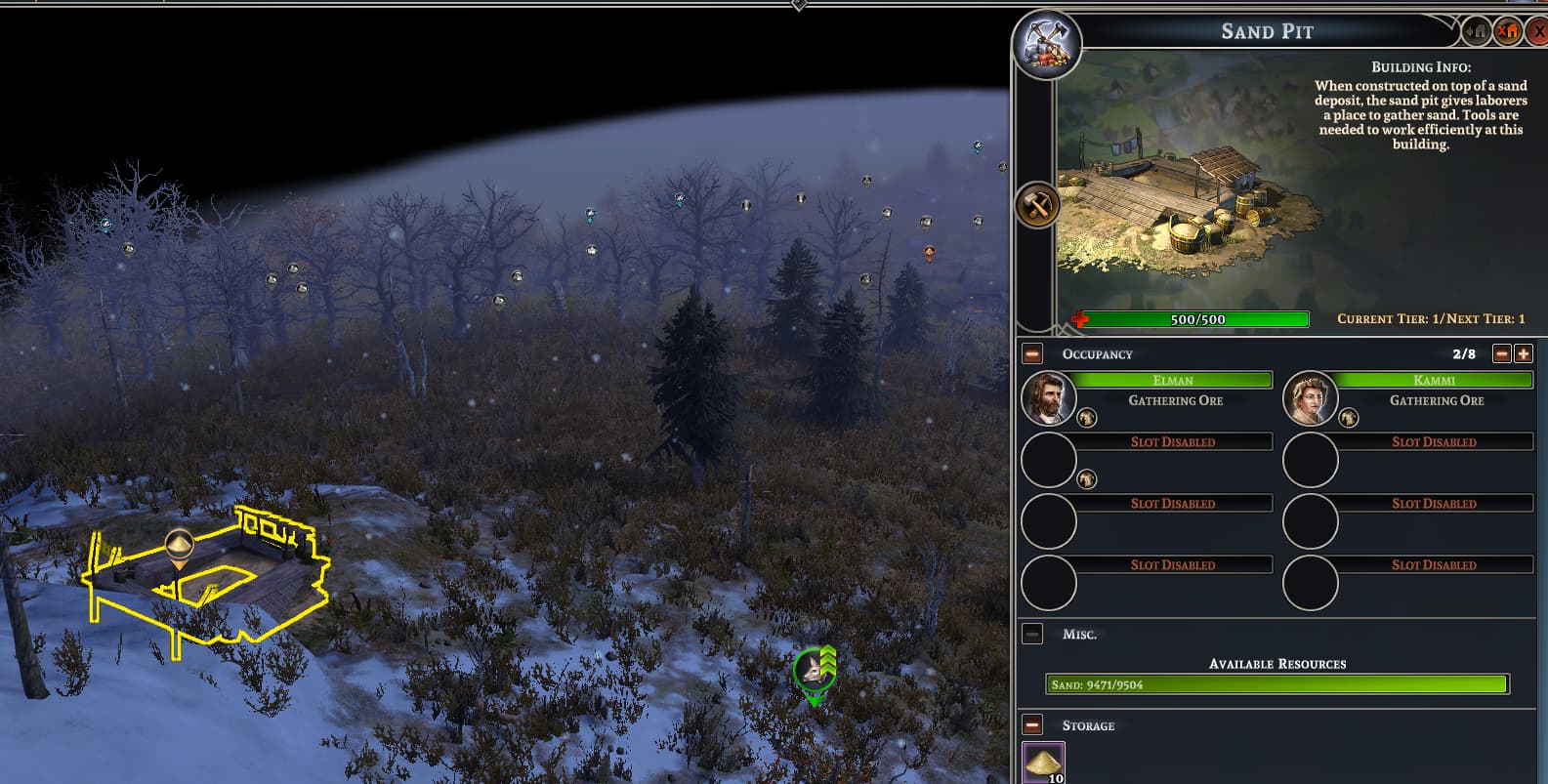
Task: Decrease occupancy slots with minus button
Action: click(1502, 353)
